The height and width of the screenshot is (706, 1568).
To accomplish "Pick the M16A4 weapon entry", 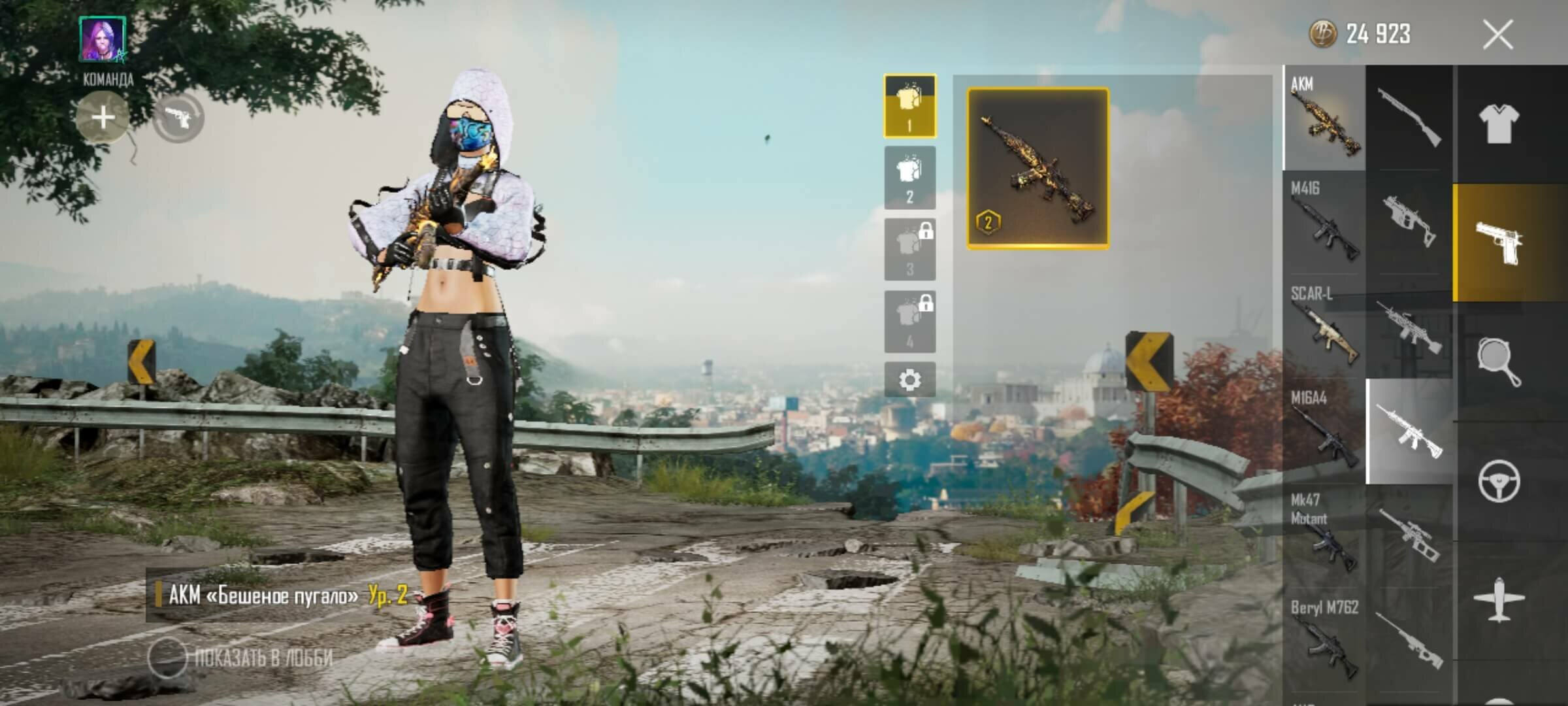I will 1324,431.
